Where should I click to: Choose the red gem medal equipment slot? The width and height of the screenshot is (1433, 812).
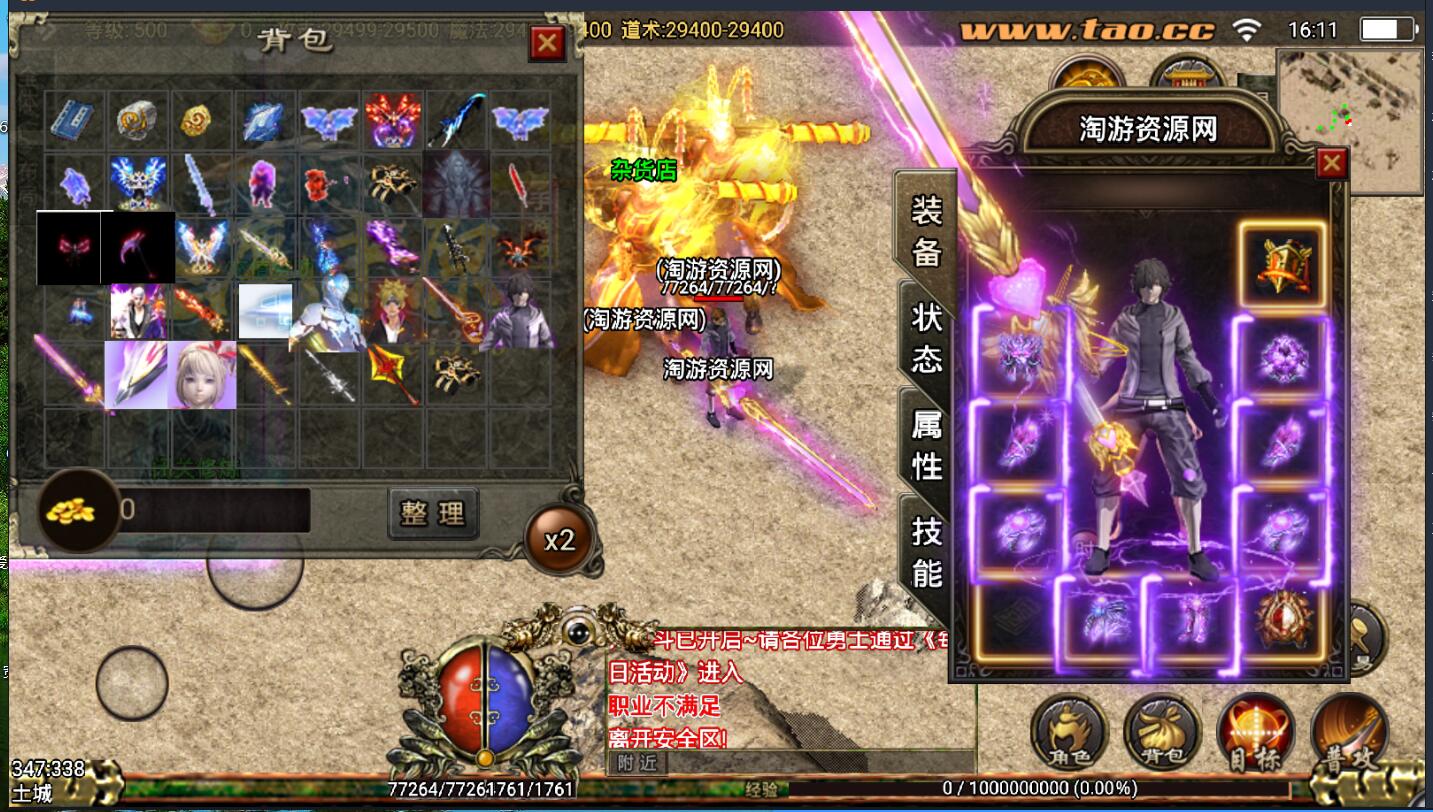tap(1283, 618)
